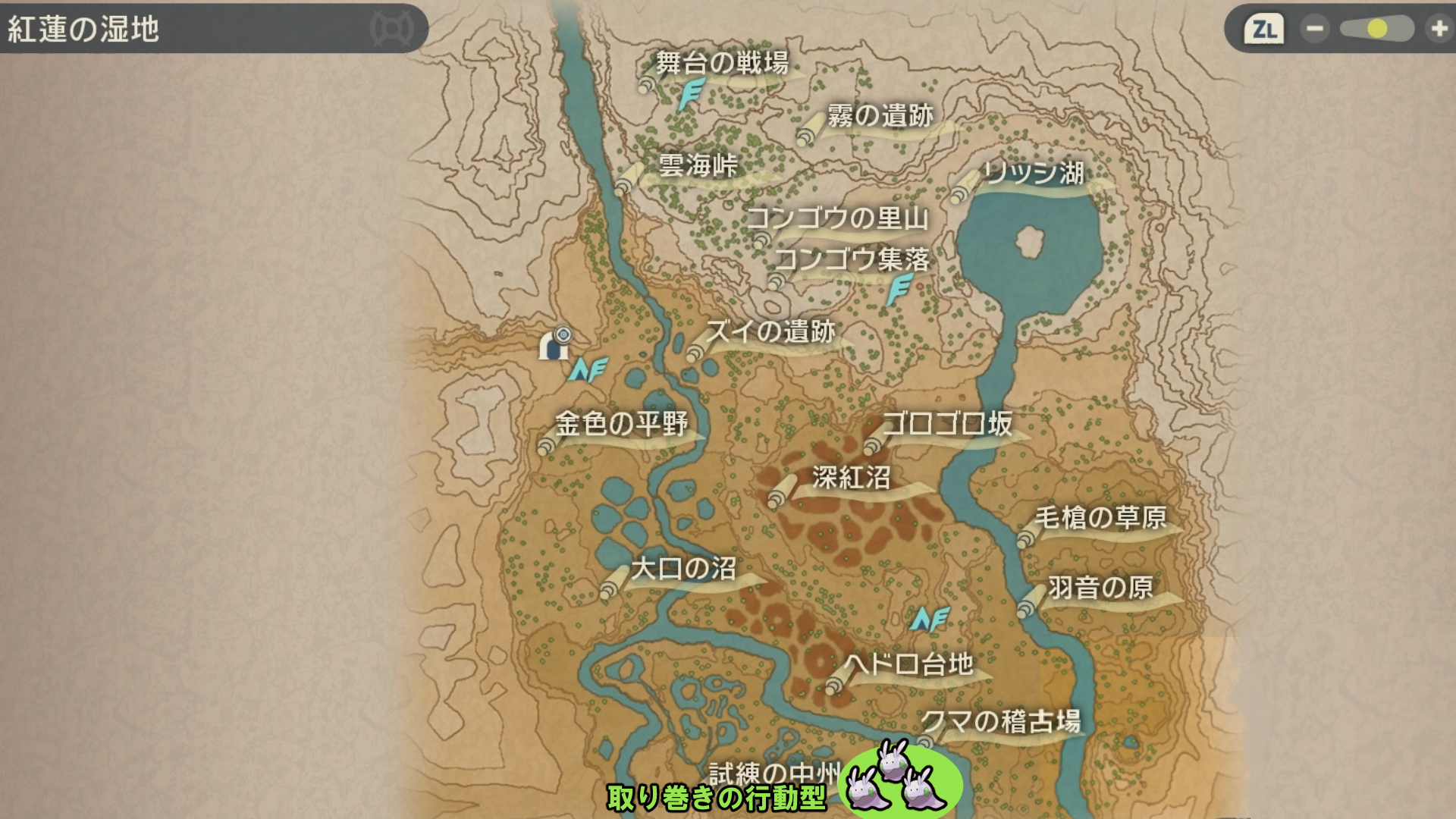Choose the ゴロゴロ坂 location label
This screenshot has width=1456, height=819.
(947, 423)
